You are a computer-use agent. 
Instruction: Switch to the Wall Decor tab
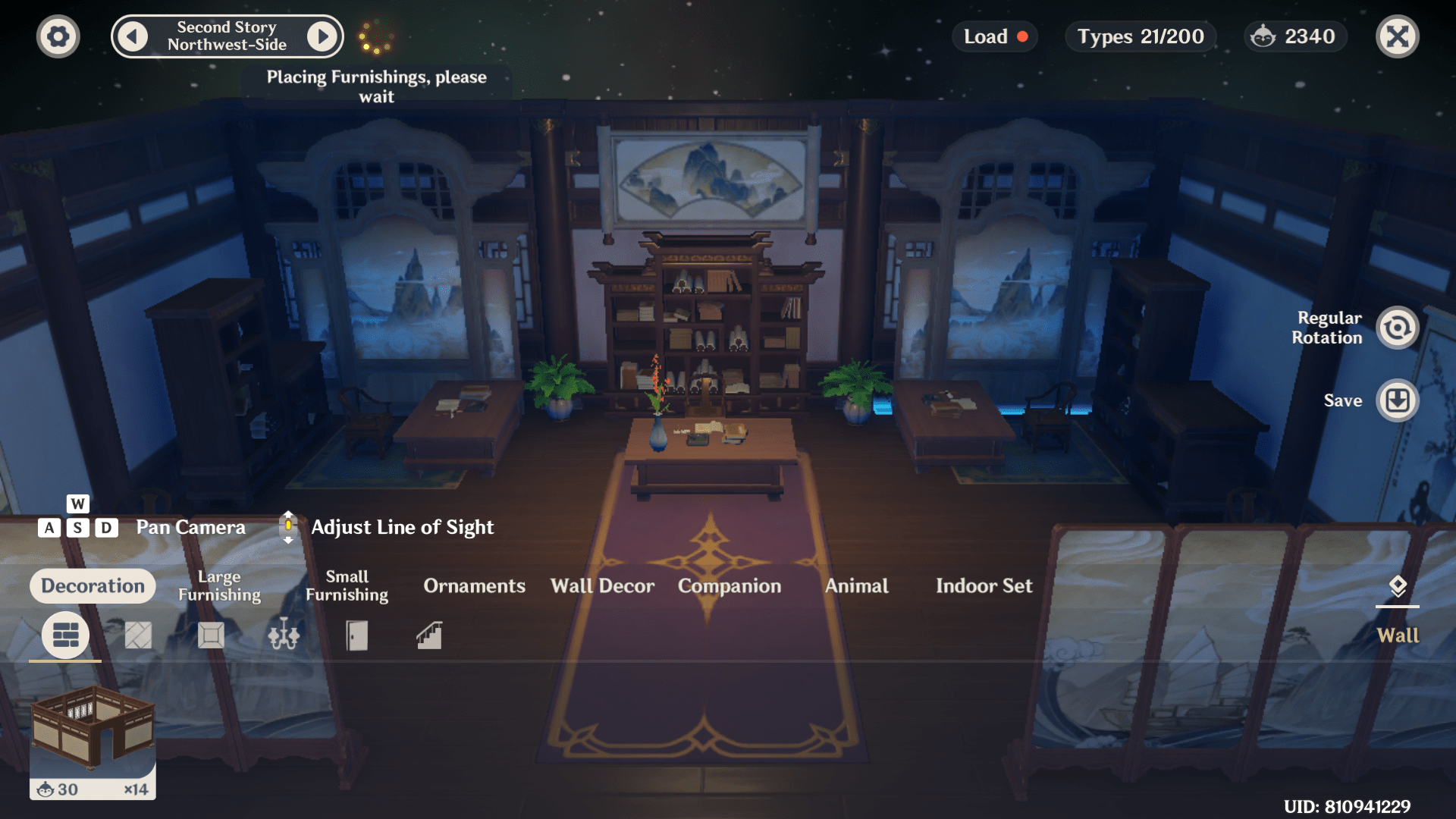pos(602,585)
